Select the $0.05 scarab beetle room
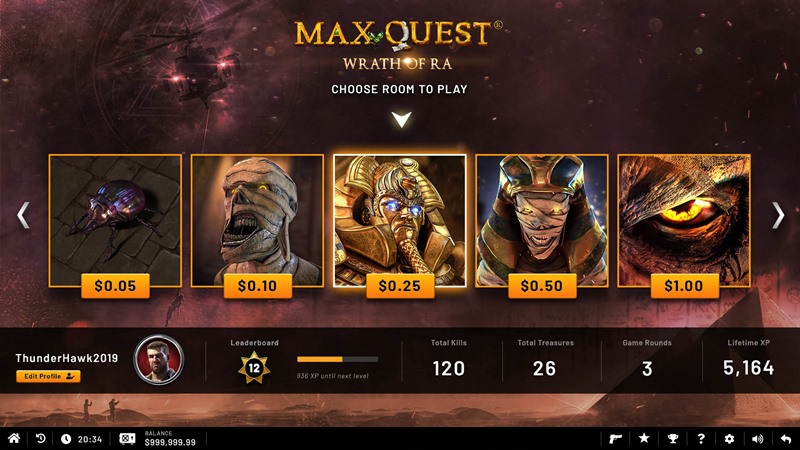The height and width of the screenshot is (450, 800). pos(115,222)
